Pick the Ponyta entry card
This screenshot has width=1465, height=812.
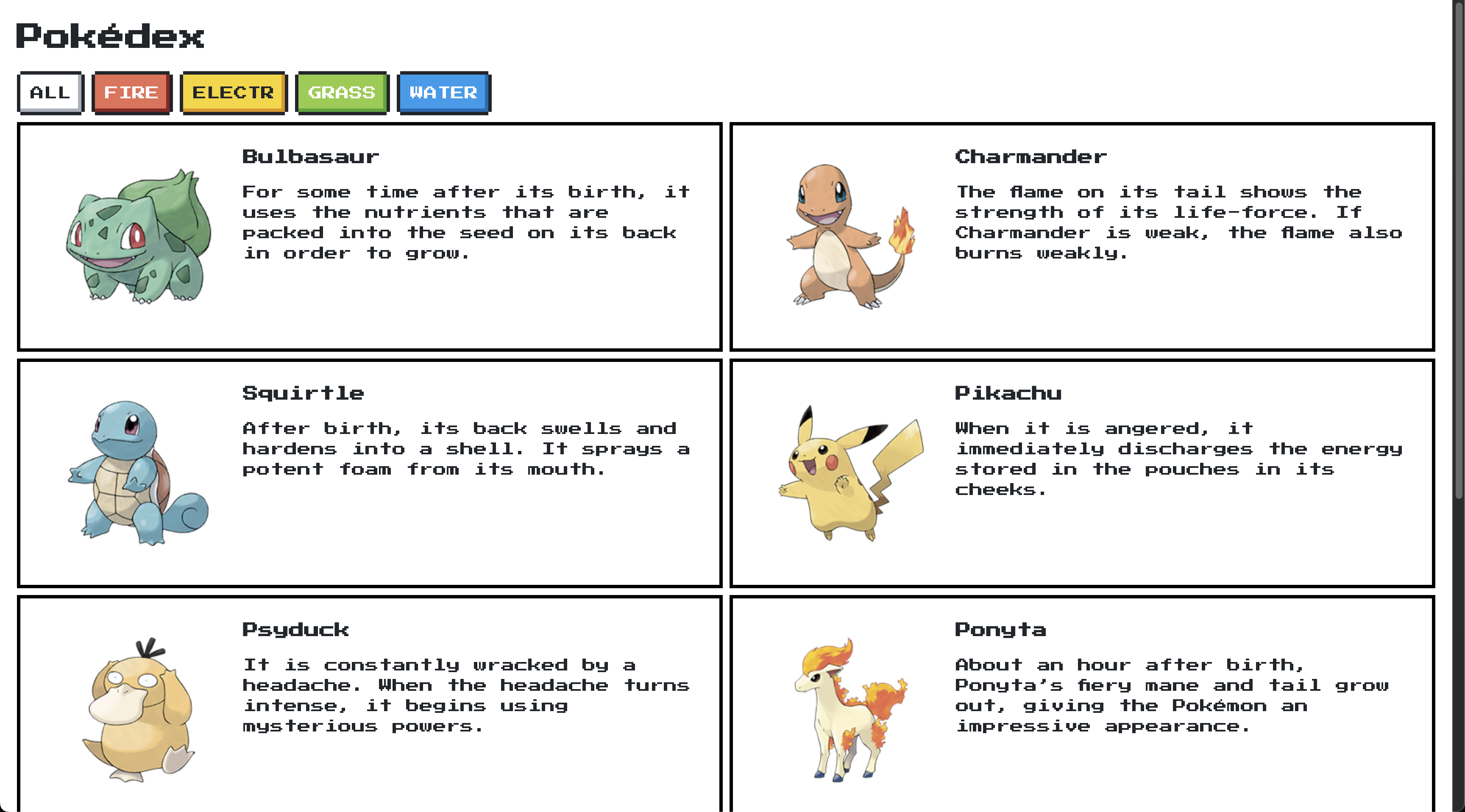coord(1082,705)
